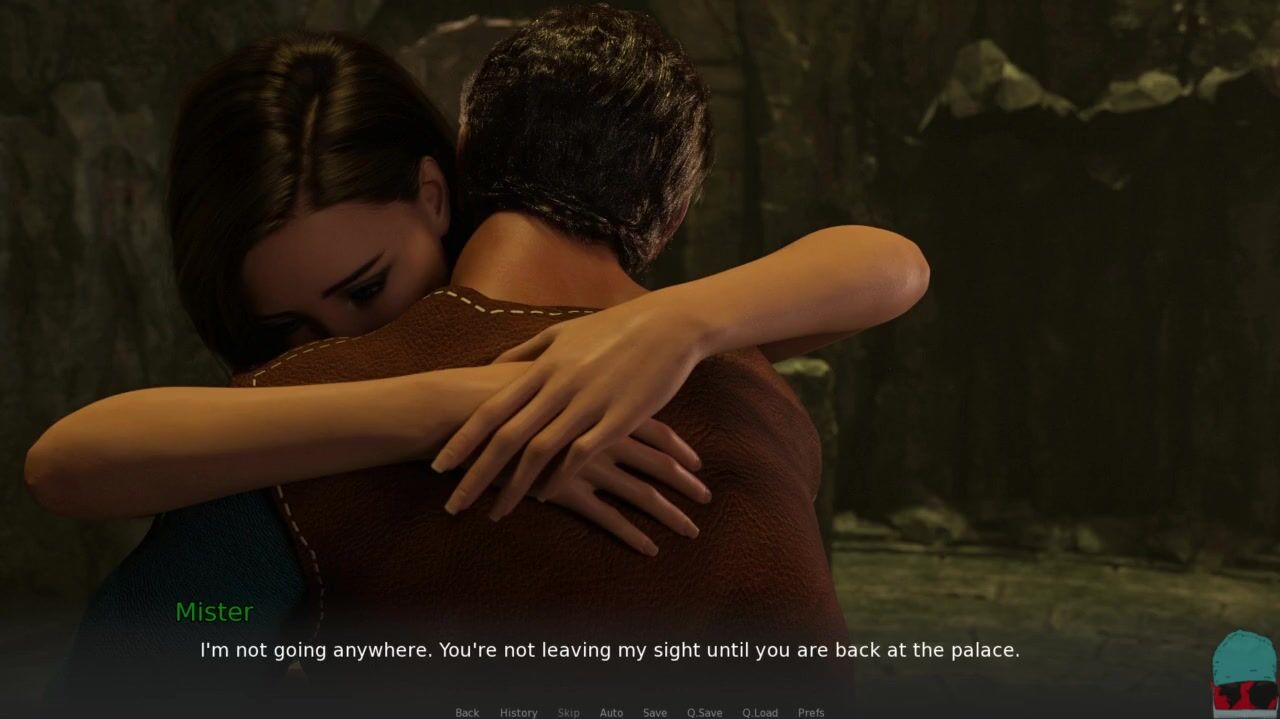Enable Auto dialogue advance
The image size is (1280, 719).
(611, 712)
